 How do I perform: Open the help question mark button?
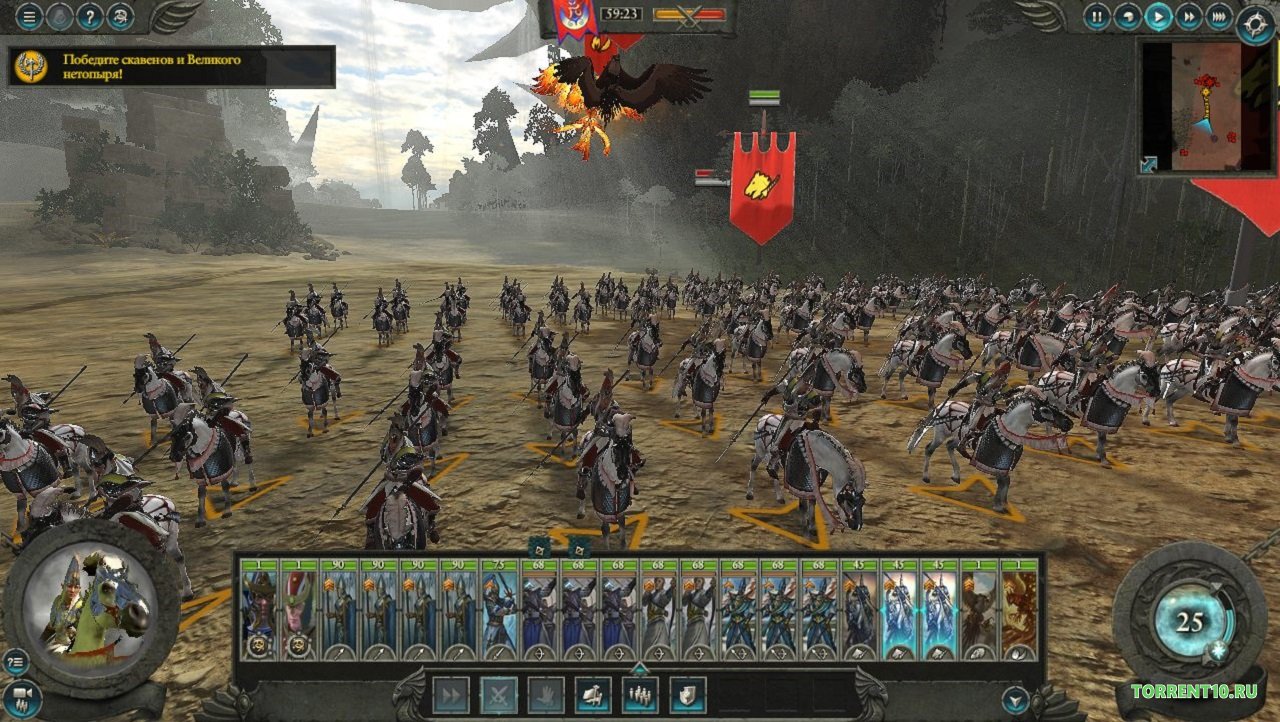tap(91, 16)
